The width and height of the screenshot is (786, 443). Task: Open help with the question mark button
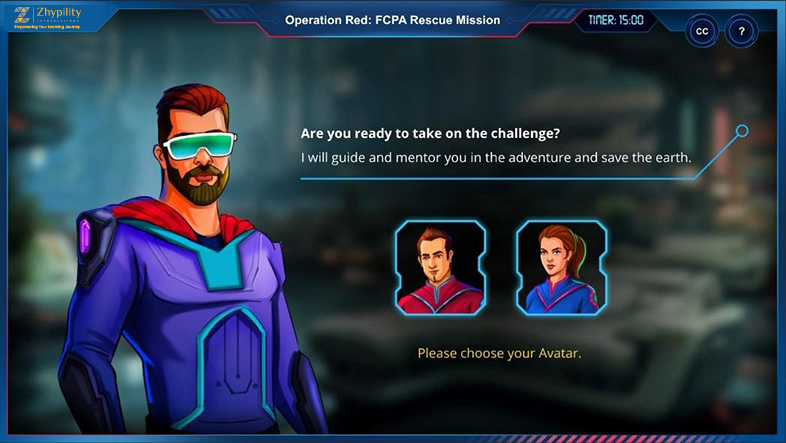[741, 31]
